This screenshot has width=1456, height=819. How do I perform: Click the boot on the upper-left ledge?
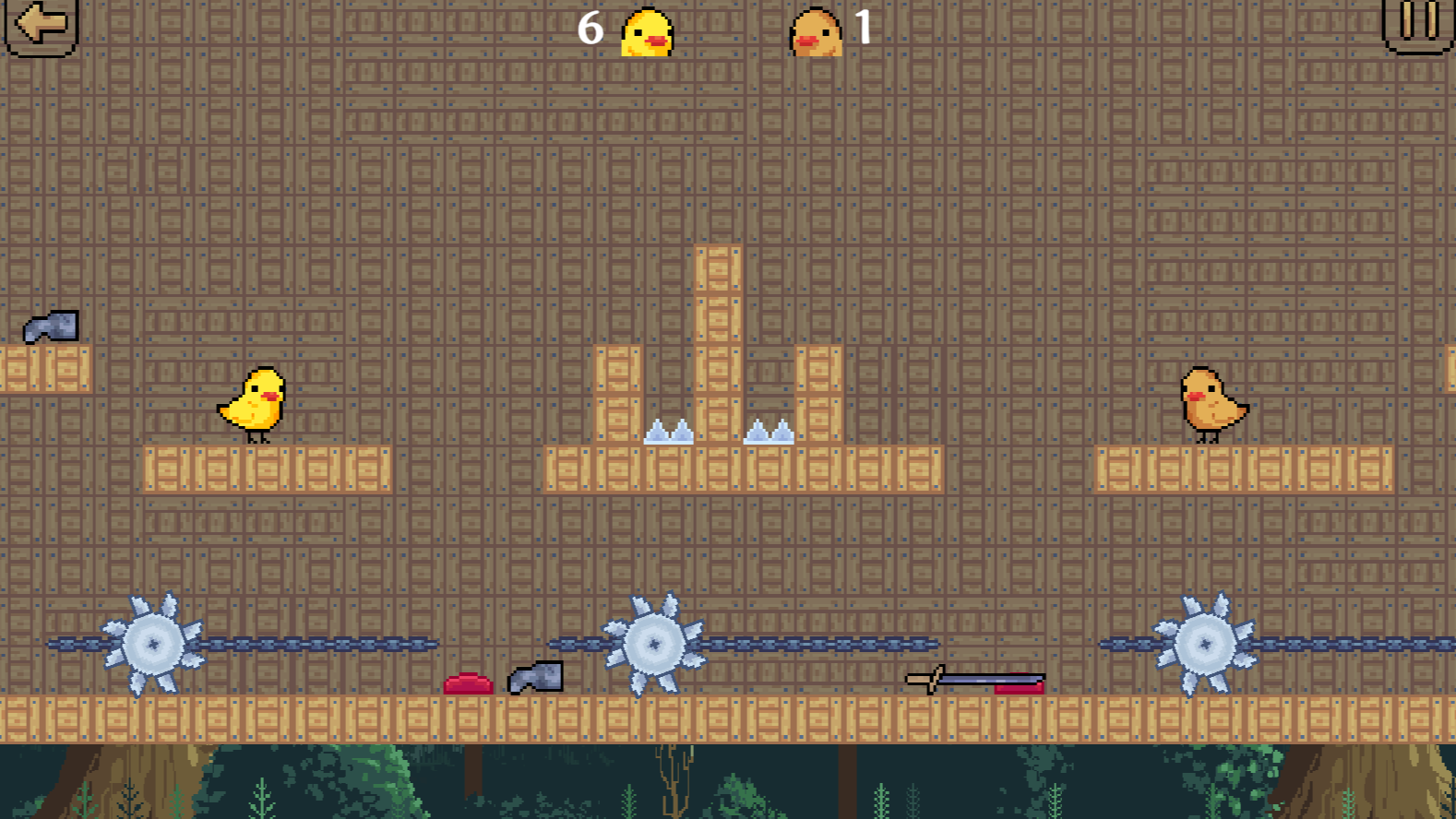click(53, 325)
